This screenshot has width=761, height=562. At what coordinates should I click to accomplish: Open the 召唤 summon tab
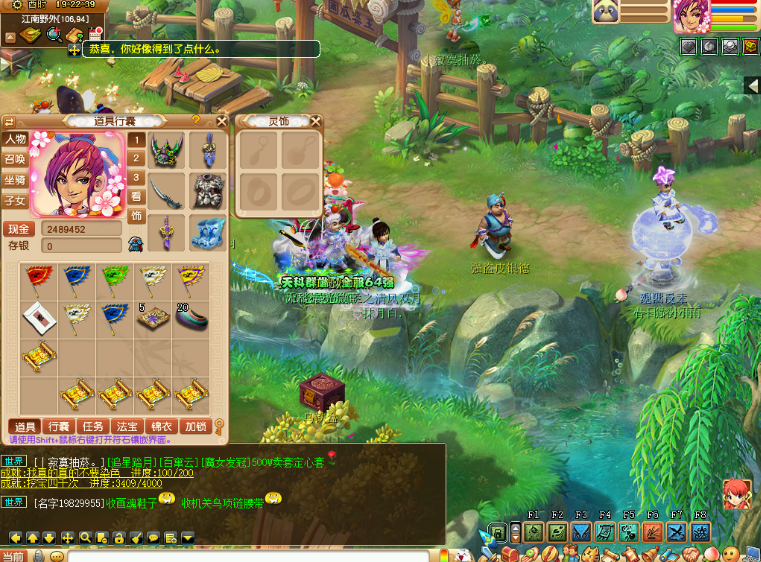[x=14, y=159]
